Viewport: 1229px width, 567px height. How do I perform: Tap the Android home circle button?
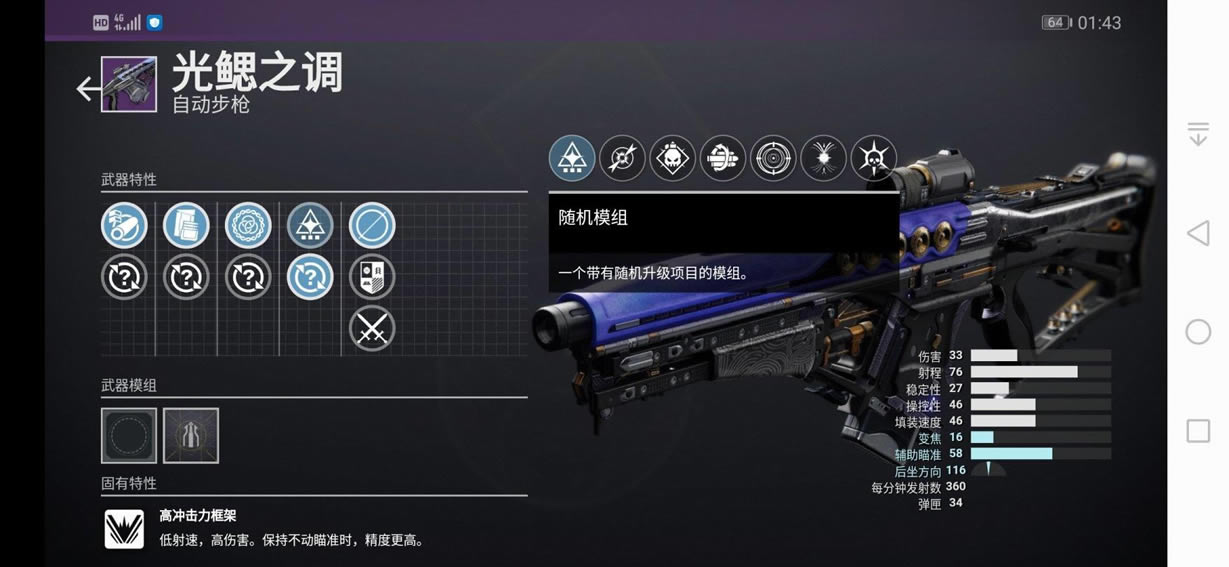coord(1198,332)
